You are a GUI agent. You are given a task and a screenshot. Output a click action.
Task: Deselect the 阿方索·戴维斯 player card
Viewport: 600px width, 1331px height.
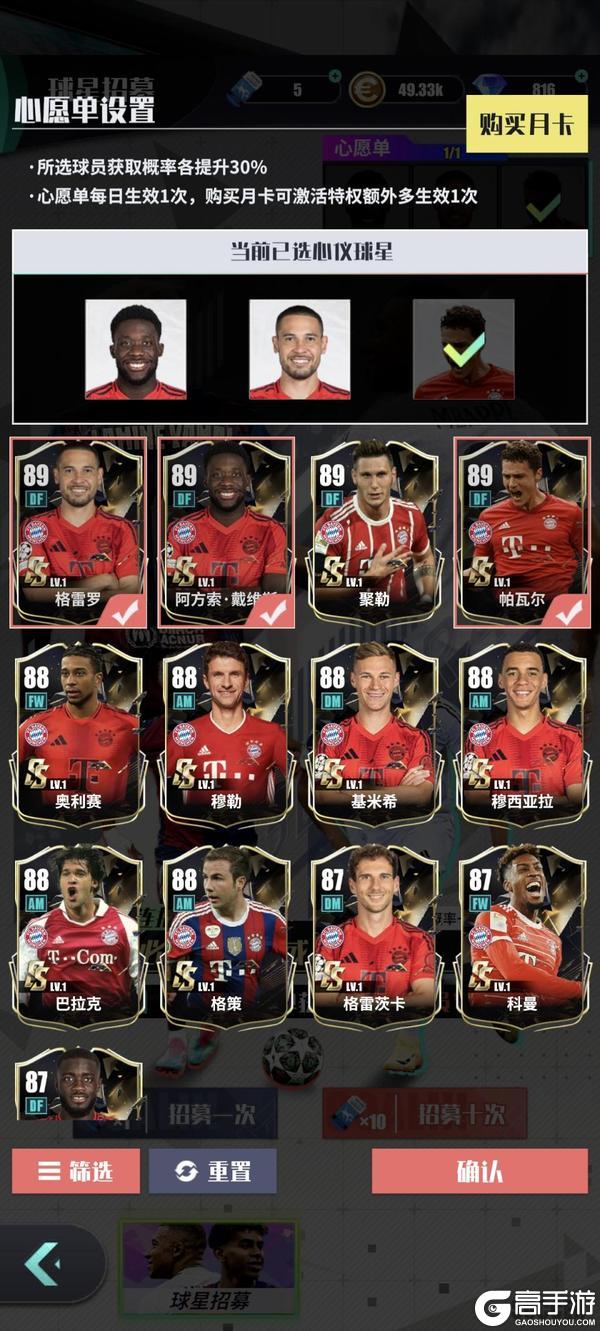pyautogui.click(x=227, y=531)
